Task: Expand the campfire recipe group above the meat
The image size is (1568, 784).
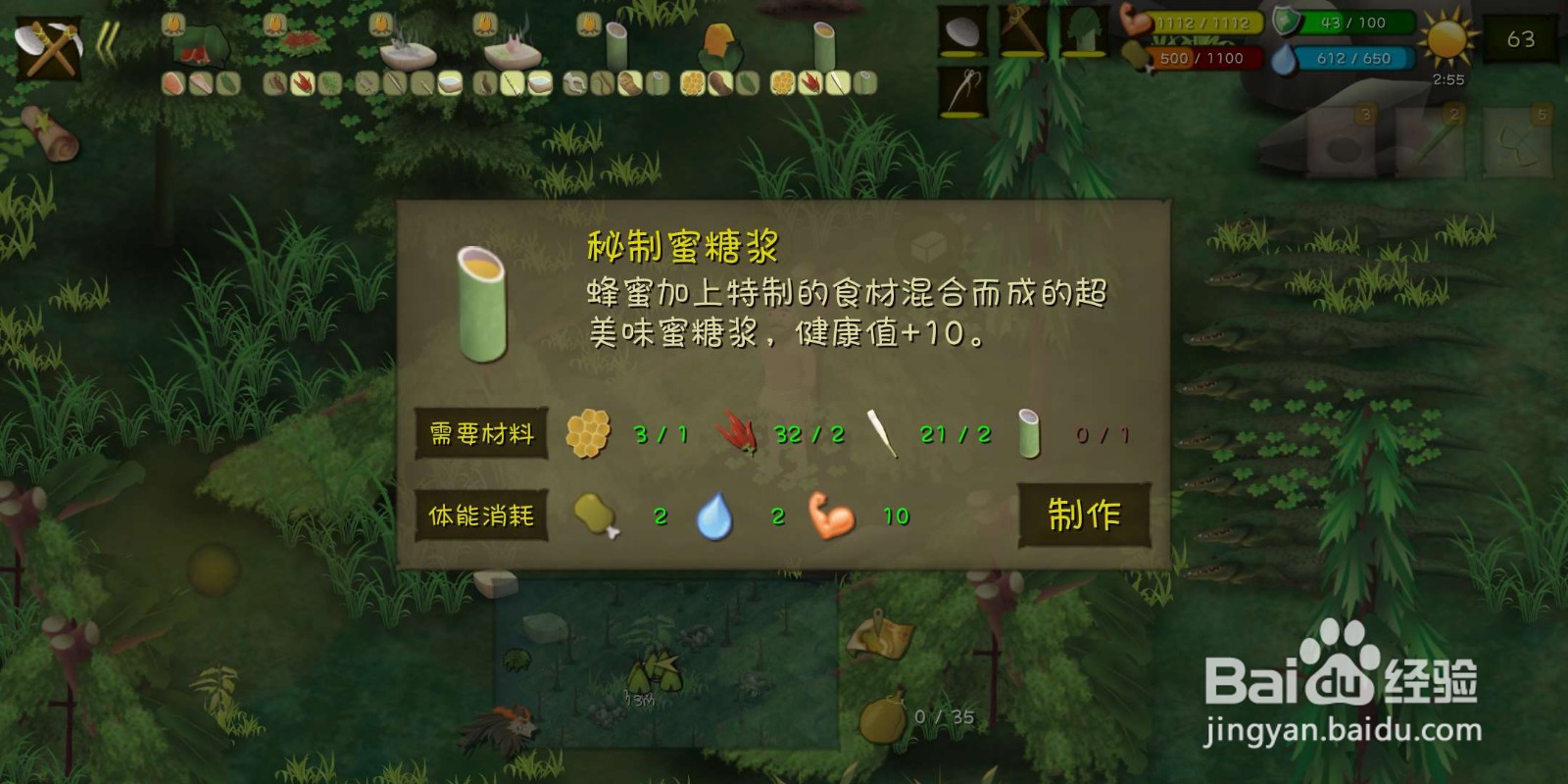Action: 172,26
